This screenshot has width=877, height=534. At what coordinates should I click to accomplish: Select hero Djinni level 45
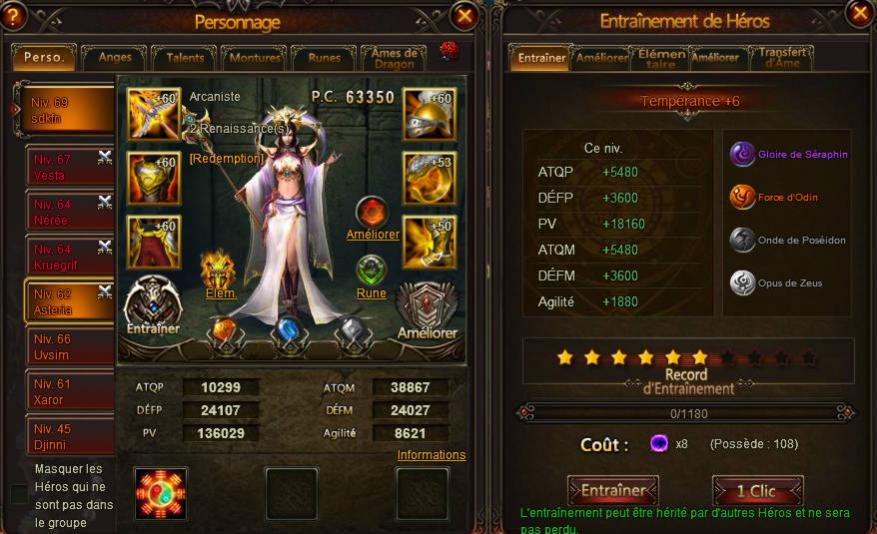(x=70, y=436)
